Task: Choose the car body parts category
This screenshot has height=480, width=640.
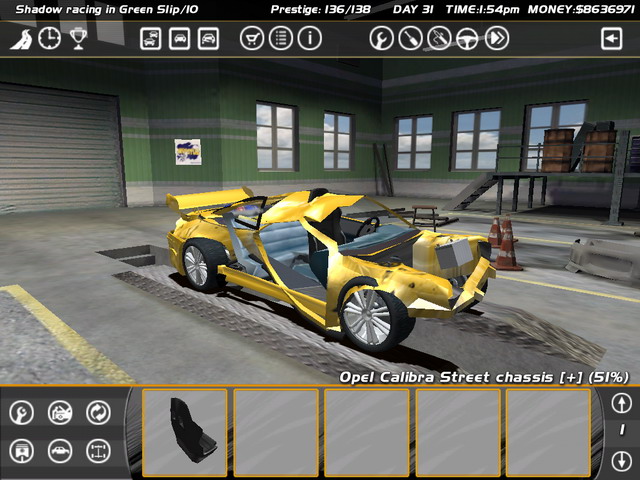Action: point(60,451)
